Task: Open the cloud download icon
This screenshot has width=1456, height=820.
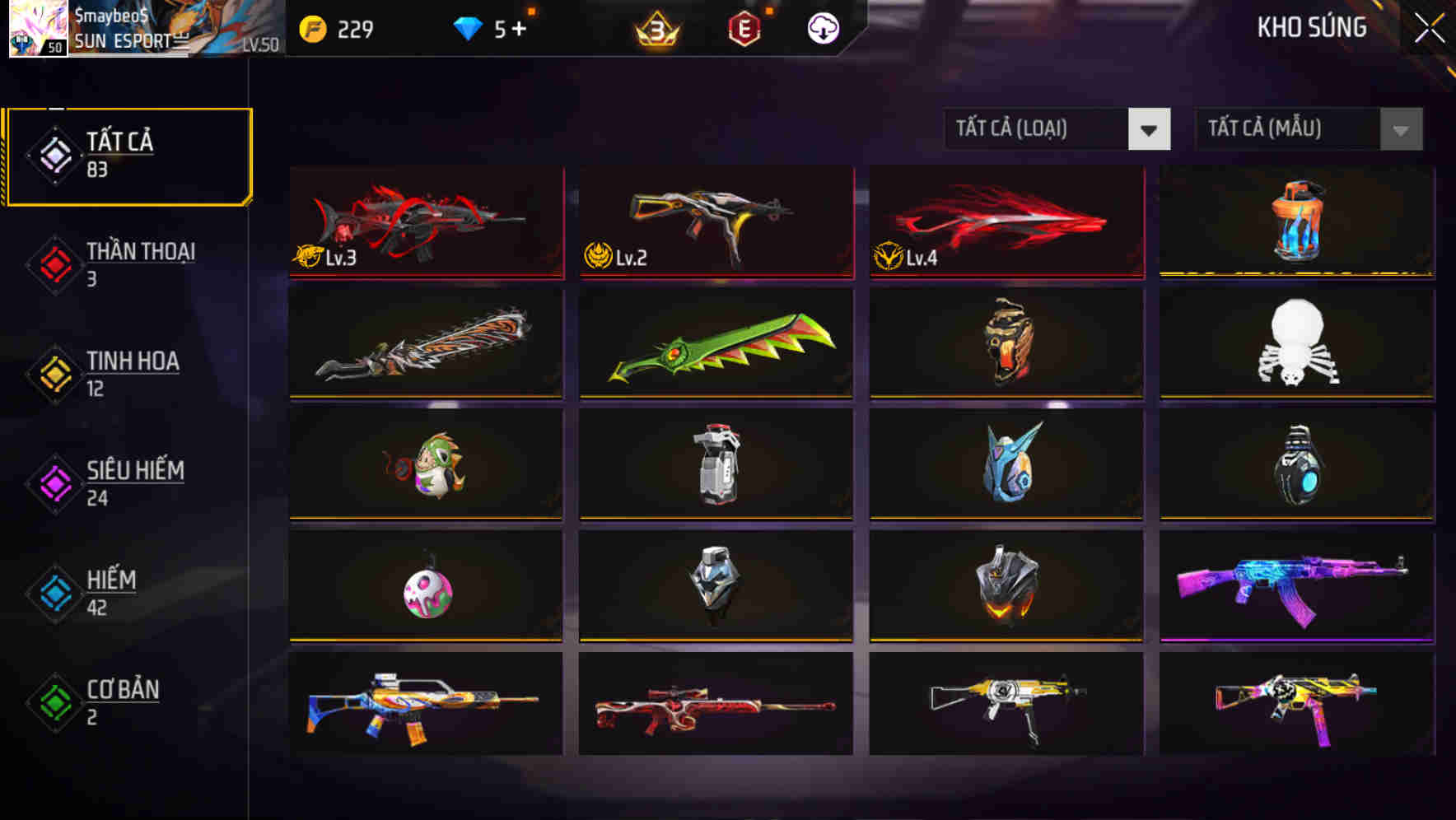Action: 821,29
